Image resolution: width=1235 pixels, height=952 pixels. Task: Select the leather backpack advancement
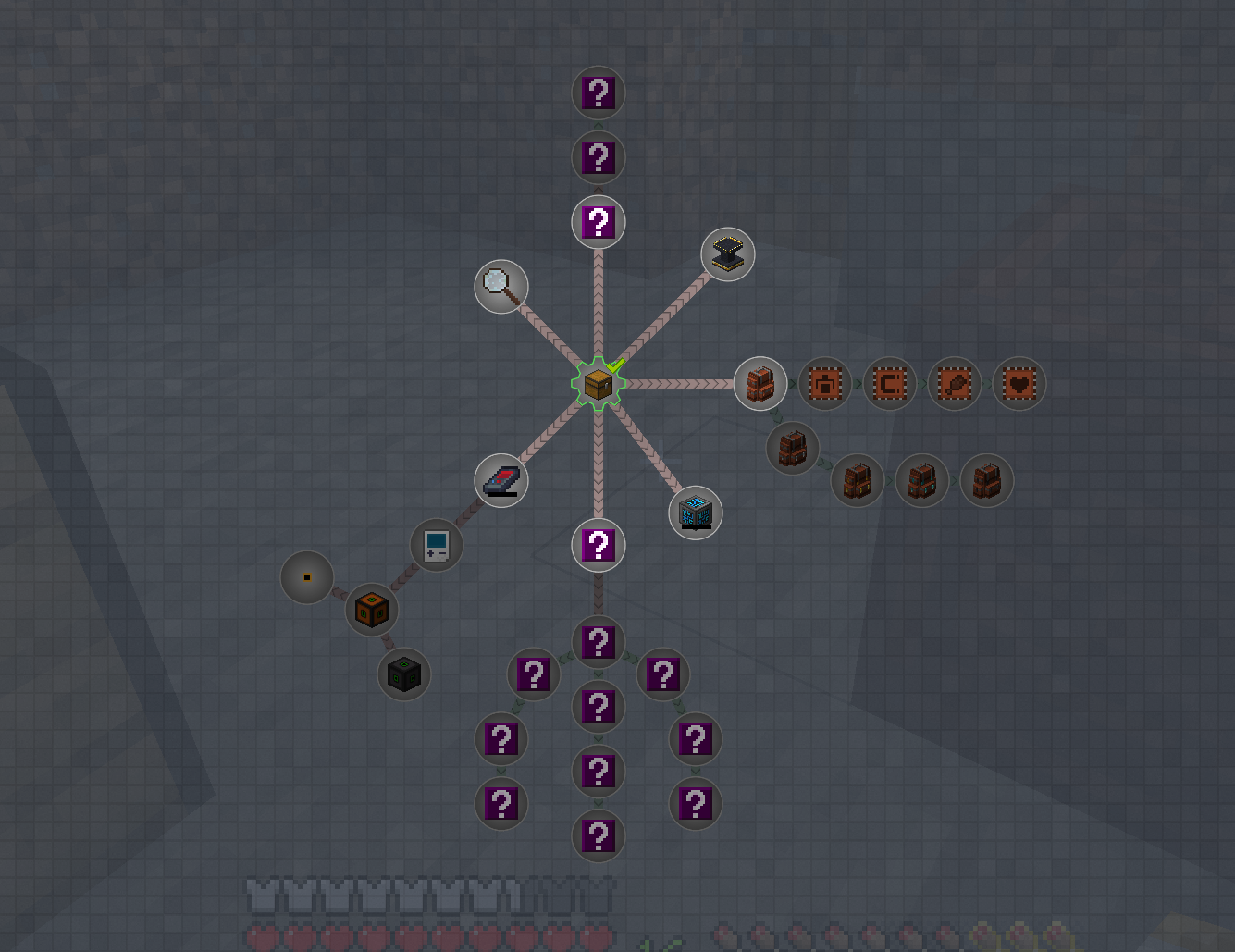tap(760, 383)
